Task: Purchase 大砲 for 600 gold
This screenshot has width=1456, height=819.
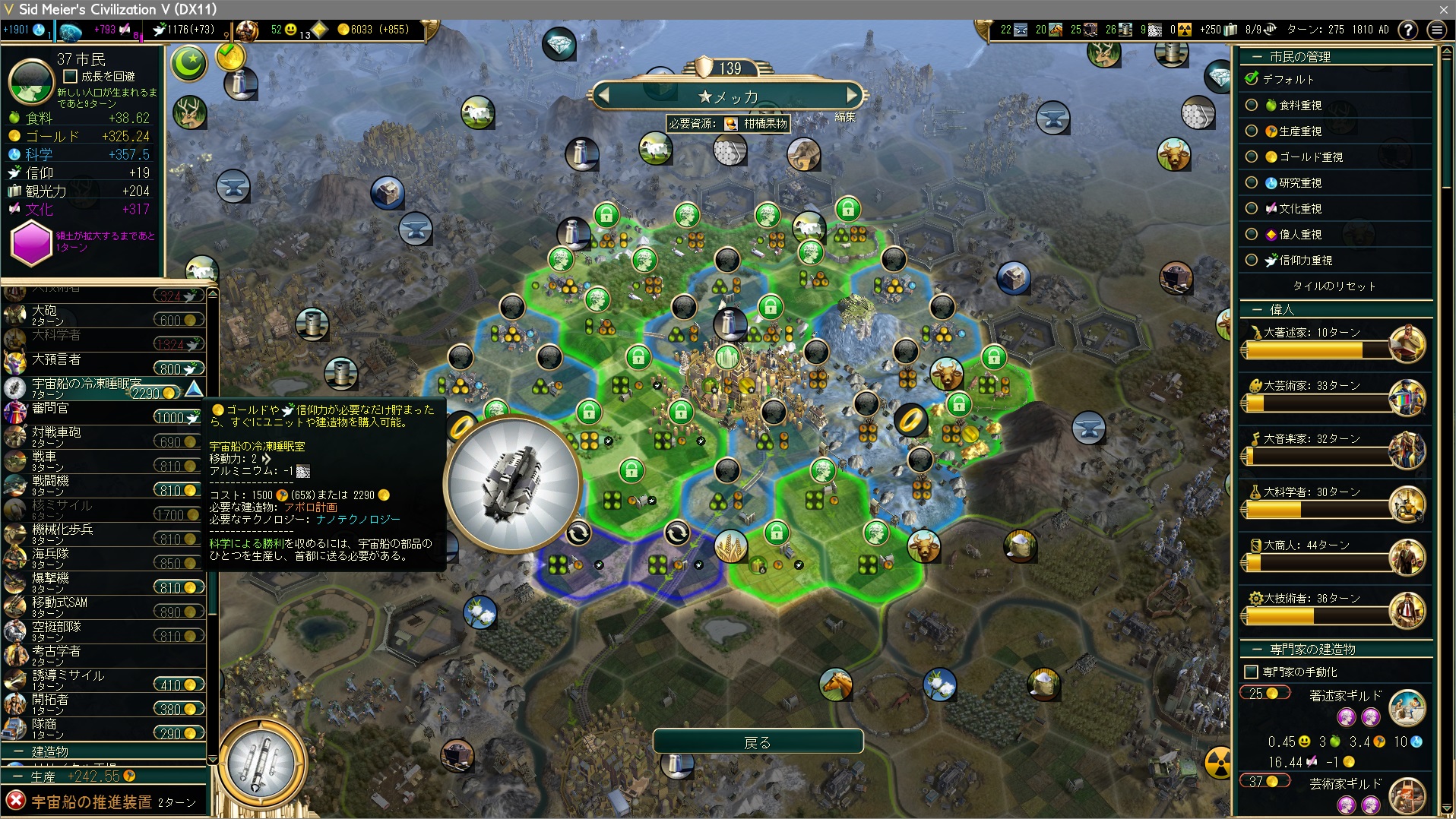Action: pos(179,320)
